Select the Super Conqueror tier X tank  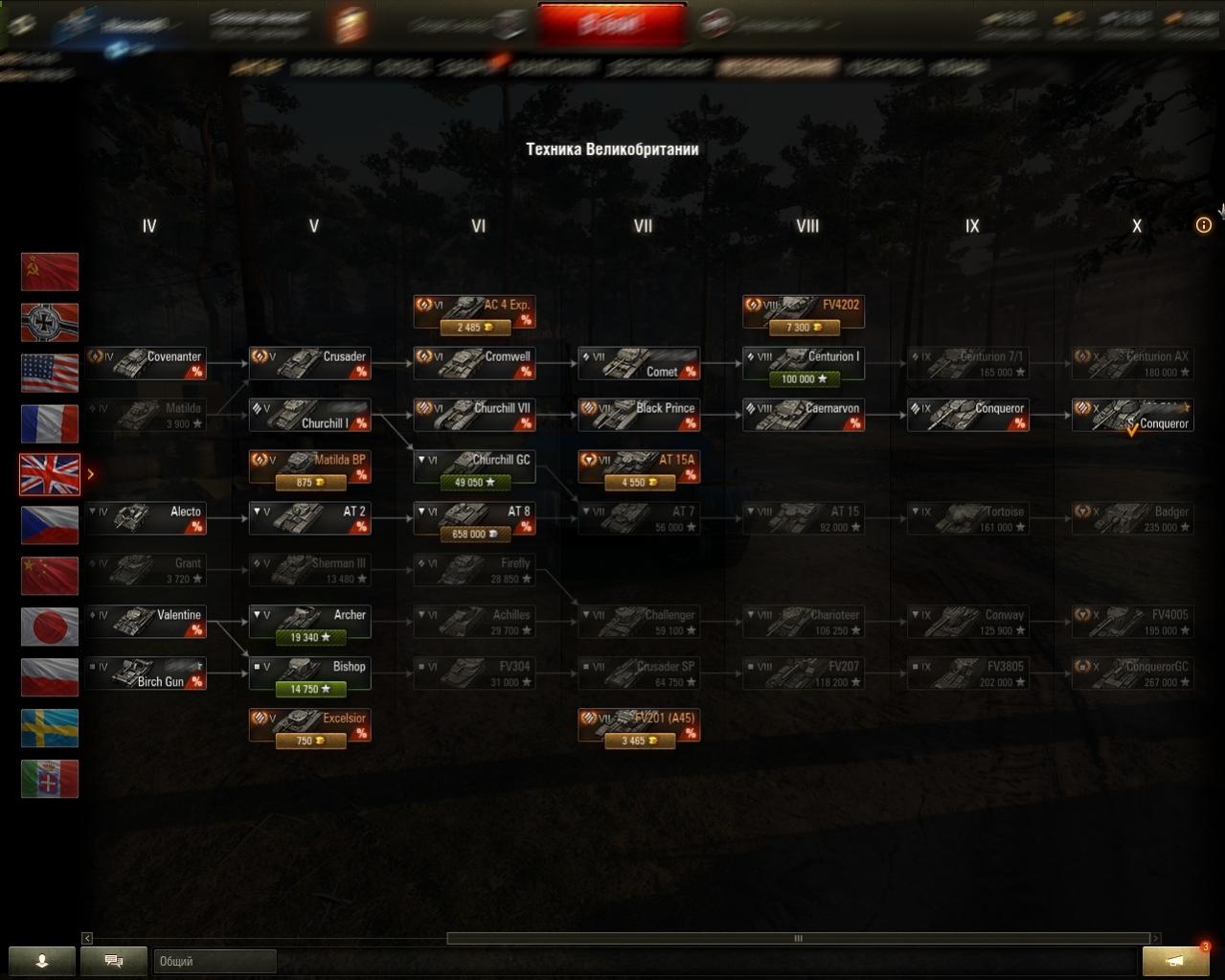1132,415
